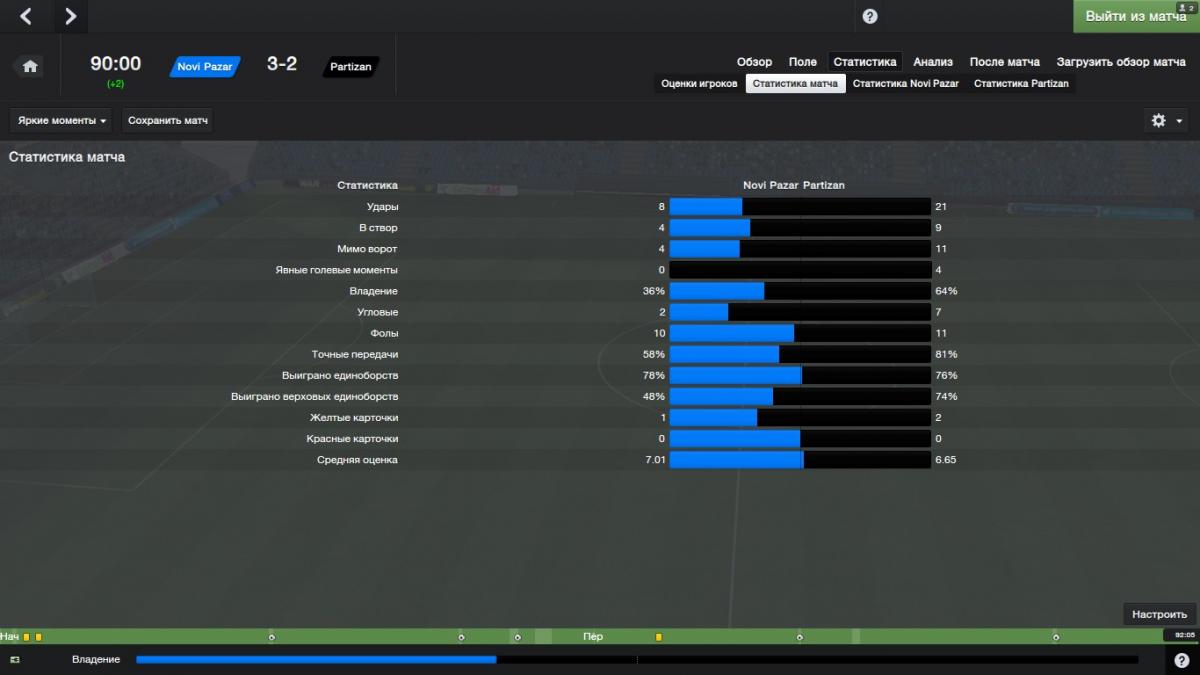The width and height of the screenshot is (1200, 675).
Task: Open the gear settings dropdown
Action: coord(1166,121)
